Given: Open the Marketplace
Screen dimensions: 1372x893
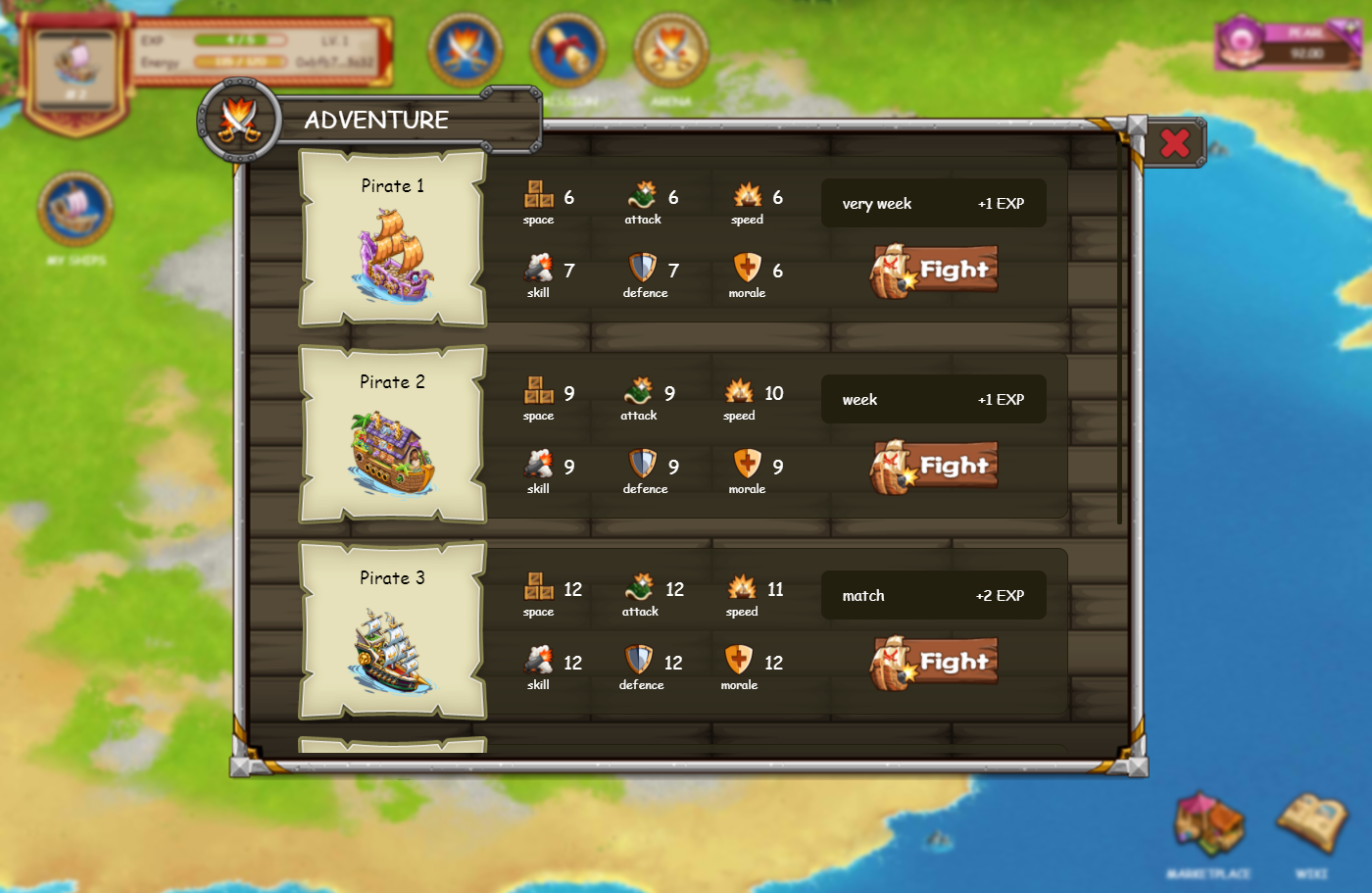Looking at the screenshot, I should [x=1208, y=826].
